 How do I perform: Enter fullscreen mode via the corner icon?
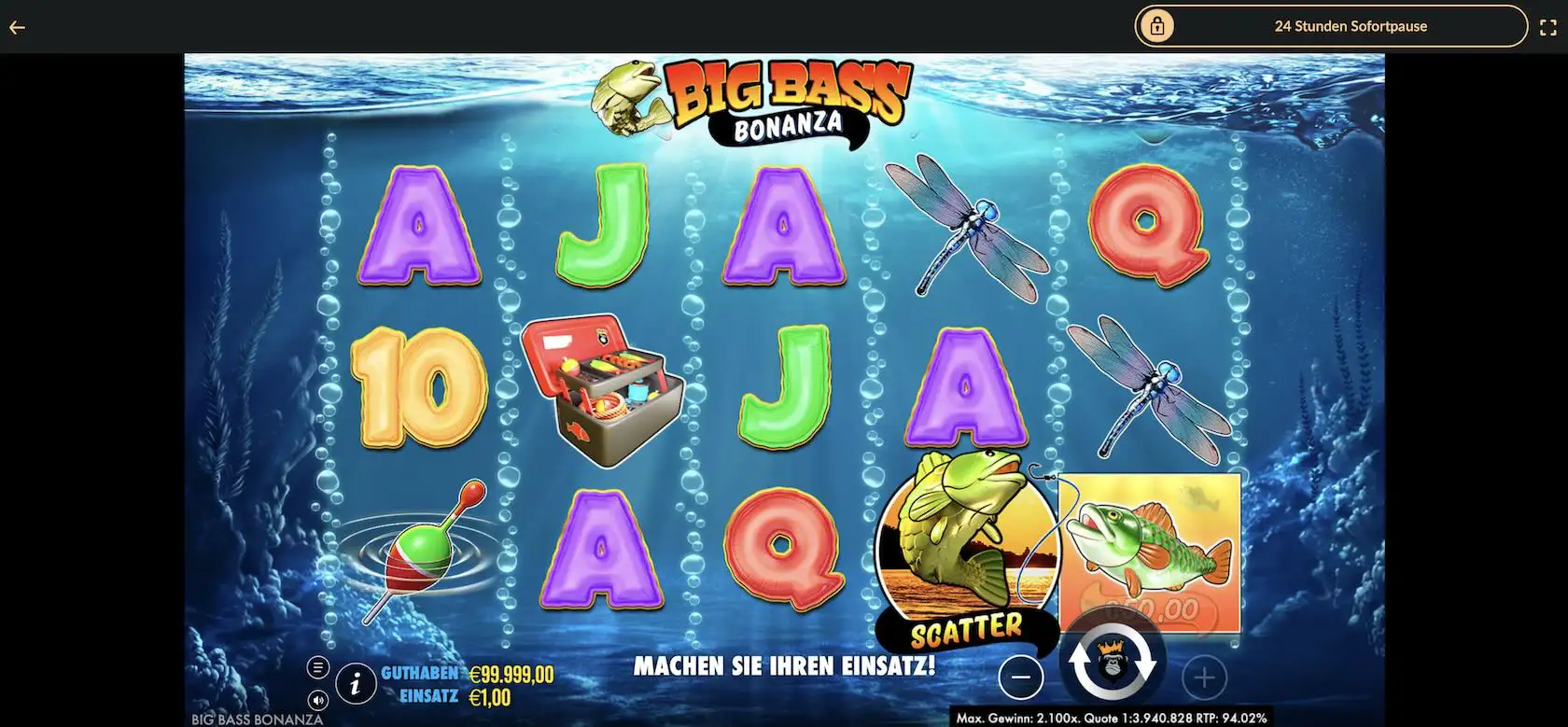(x=1547, y=27)
